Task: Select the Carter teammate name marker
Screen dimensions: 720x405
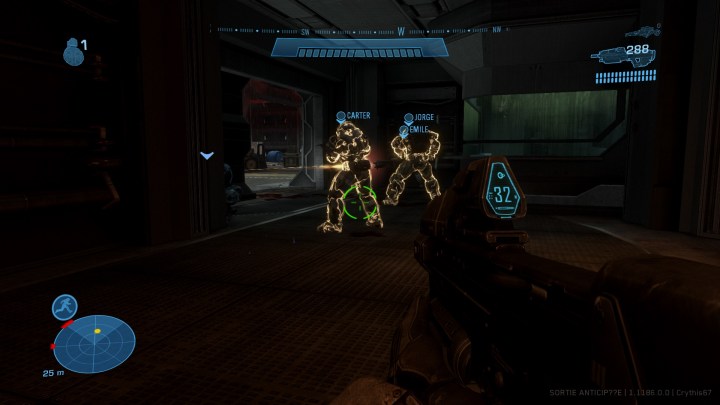Action: coord(354,116)
